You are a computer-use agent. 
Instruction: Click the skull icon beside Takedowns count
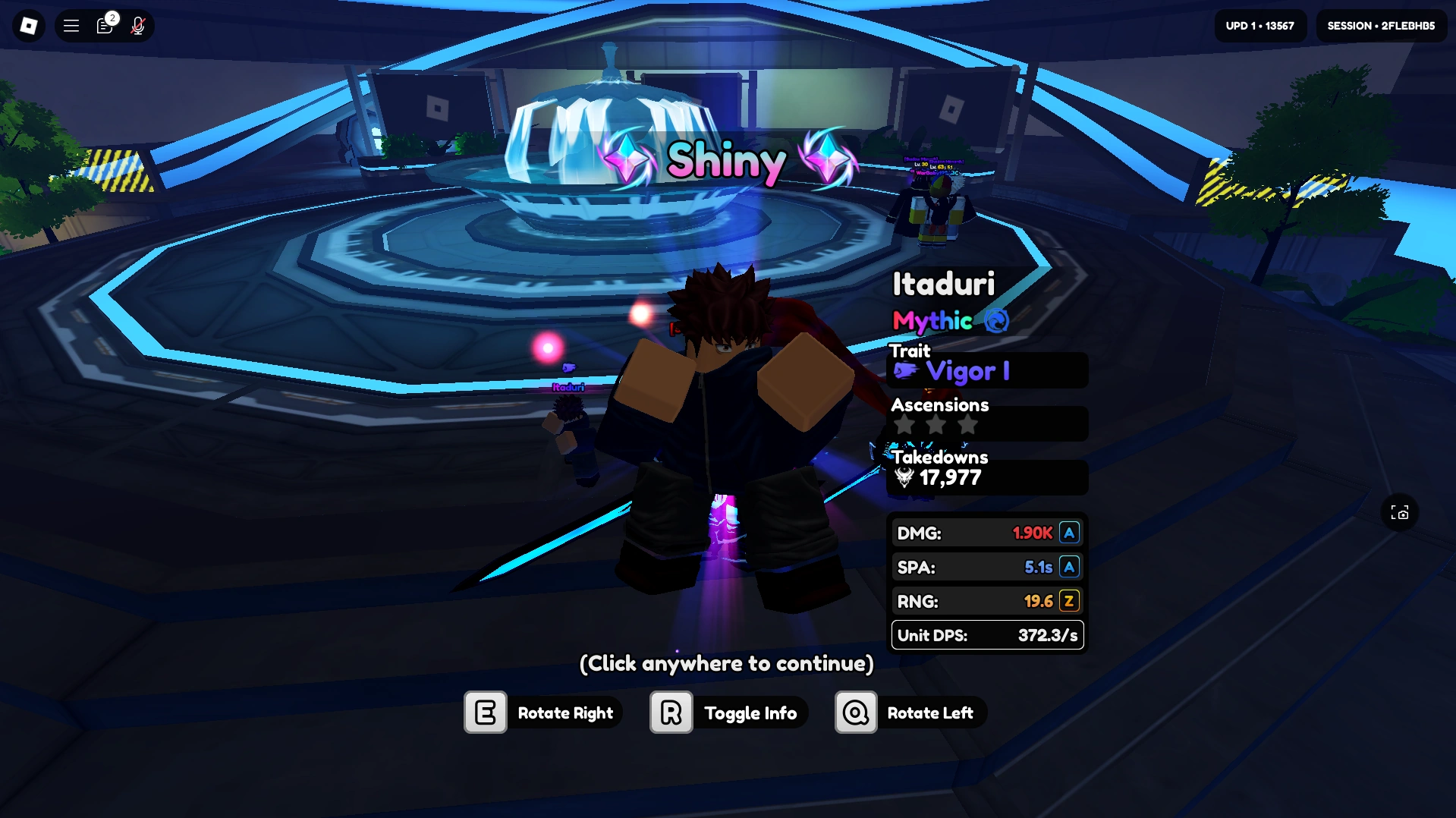click(903, 478)
